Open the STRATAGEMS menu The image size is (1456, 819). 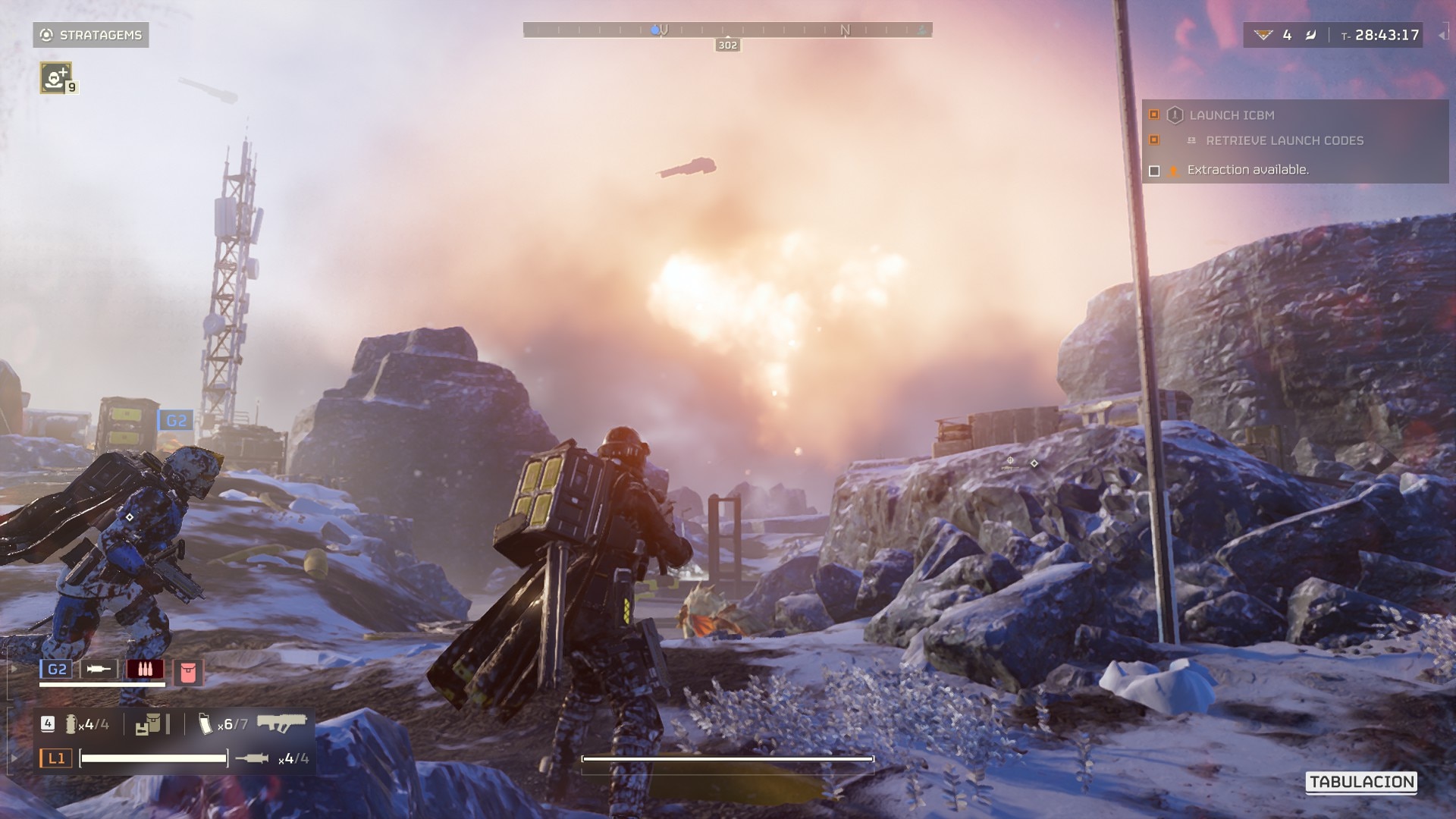[x=91, y=33]
